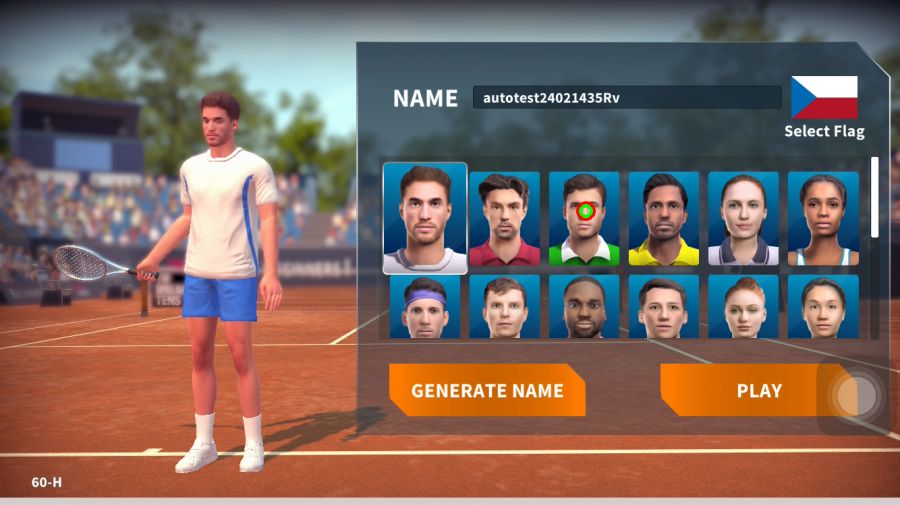Choose the bearded player in the white shirt
Viewport: 900px width, 505px height.
425,218
